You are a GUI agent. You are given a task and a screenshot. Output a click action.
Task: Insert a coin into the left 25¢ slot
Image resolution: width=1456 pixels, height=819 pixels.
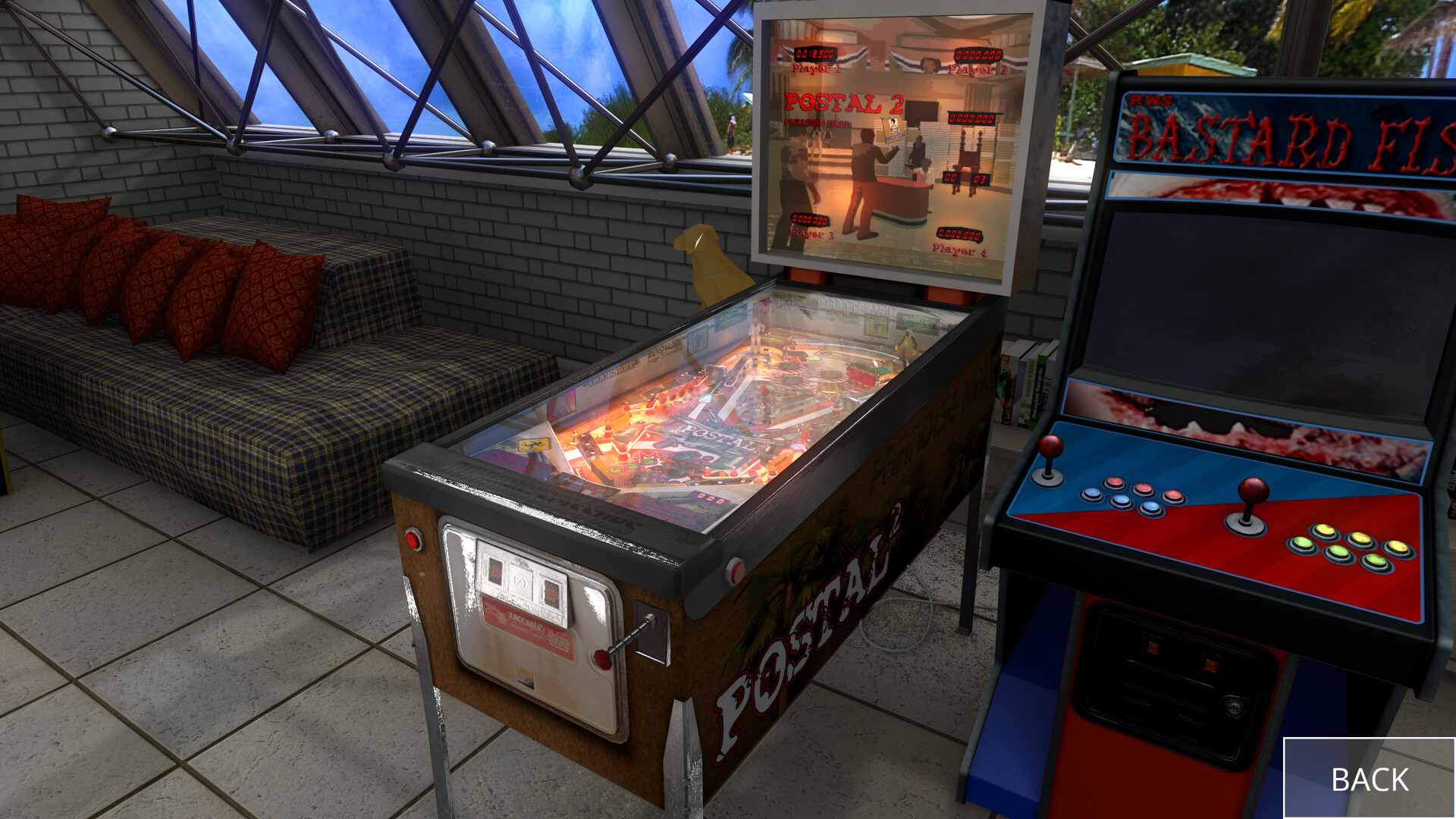(x=494, y=571)
